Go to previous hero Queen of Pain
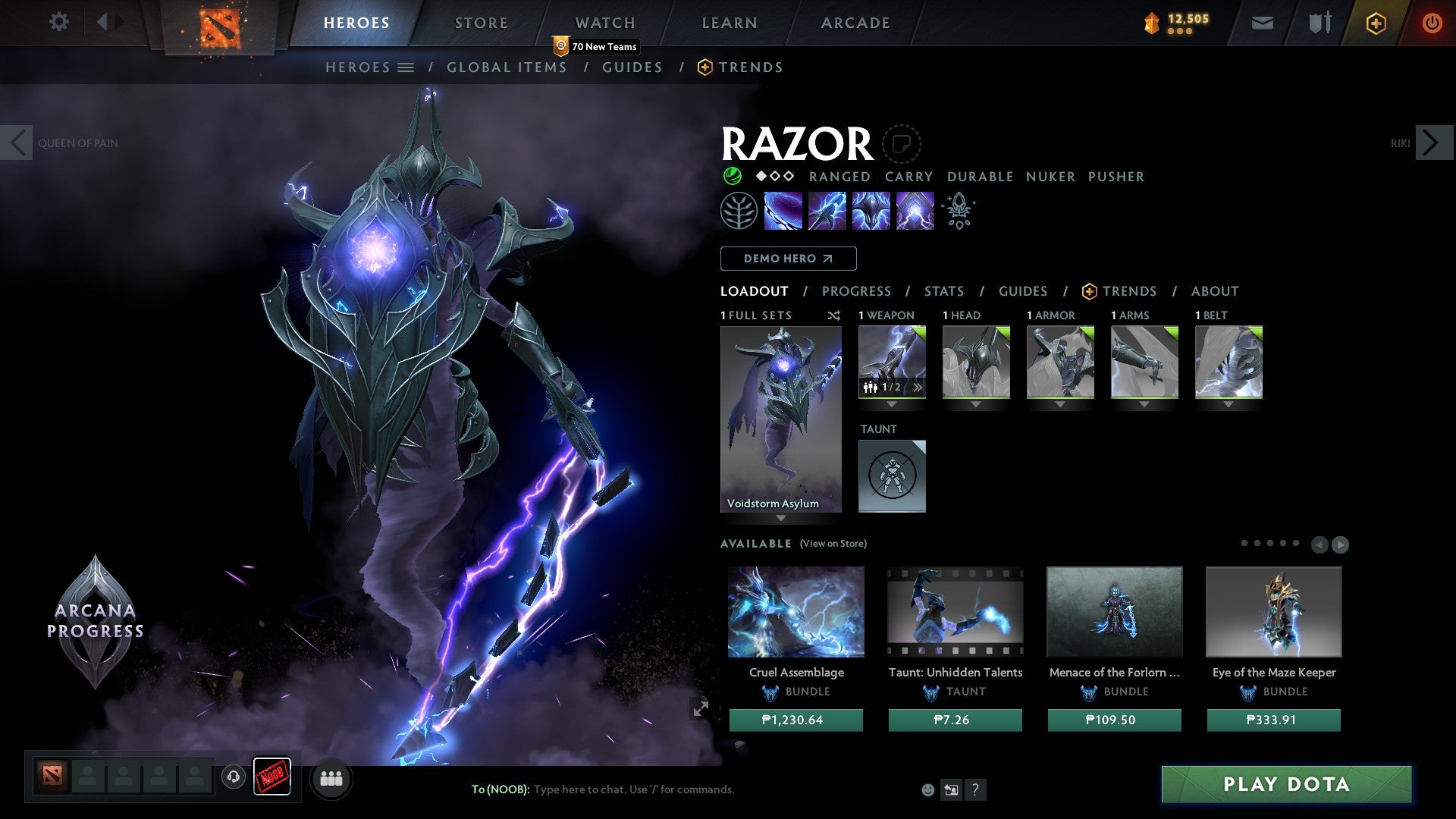1456x819 pixels. click(x=17, y=143)
